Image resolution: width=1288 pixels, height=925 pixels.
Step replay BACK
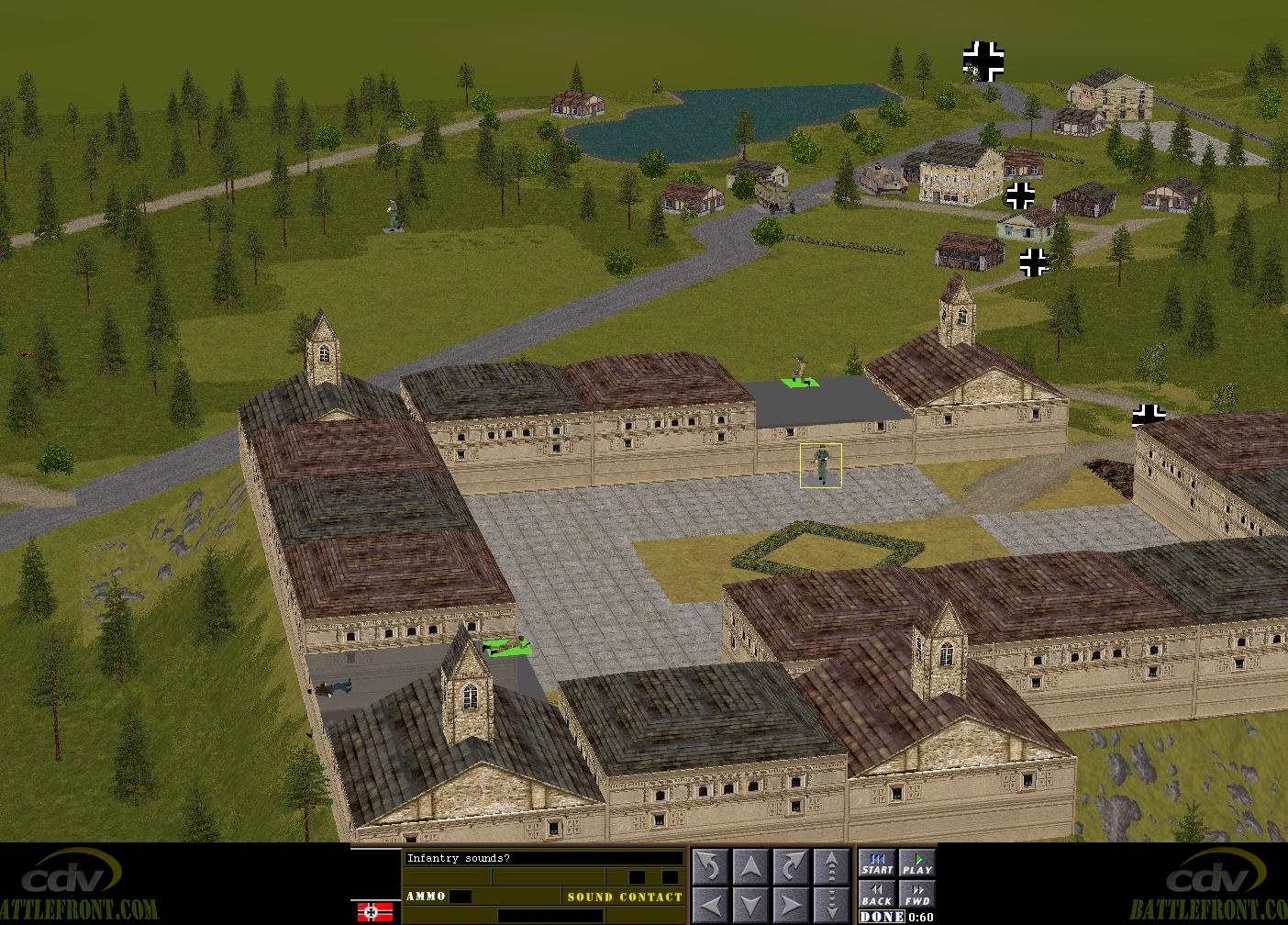point(877,894)
